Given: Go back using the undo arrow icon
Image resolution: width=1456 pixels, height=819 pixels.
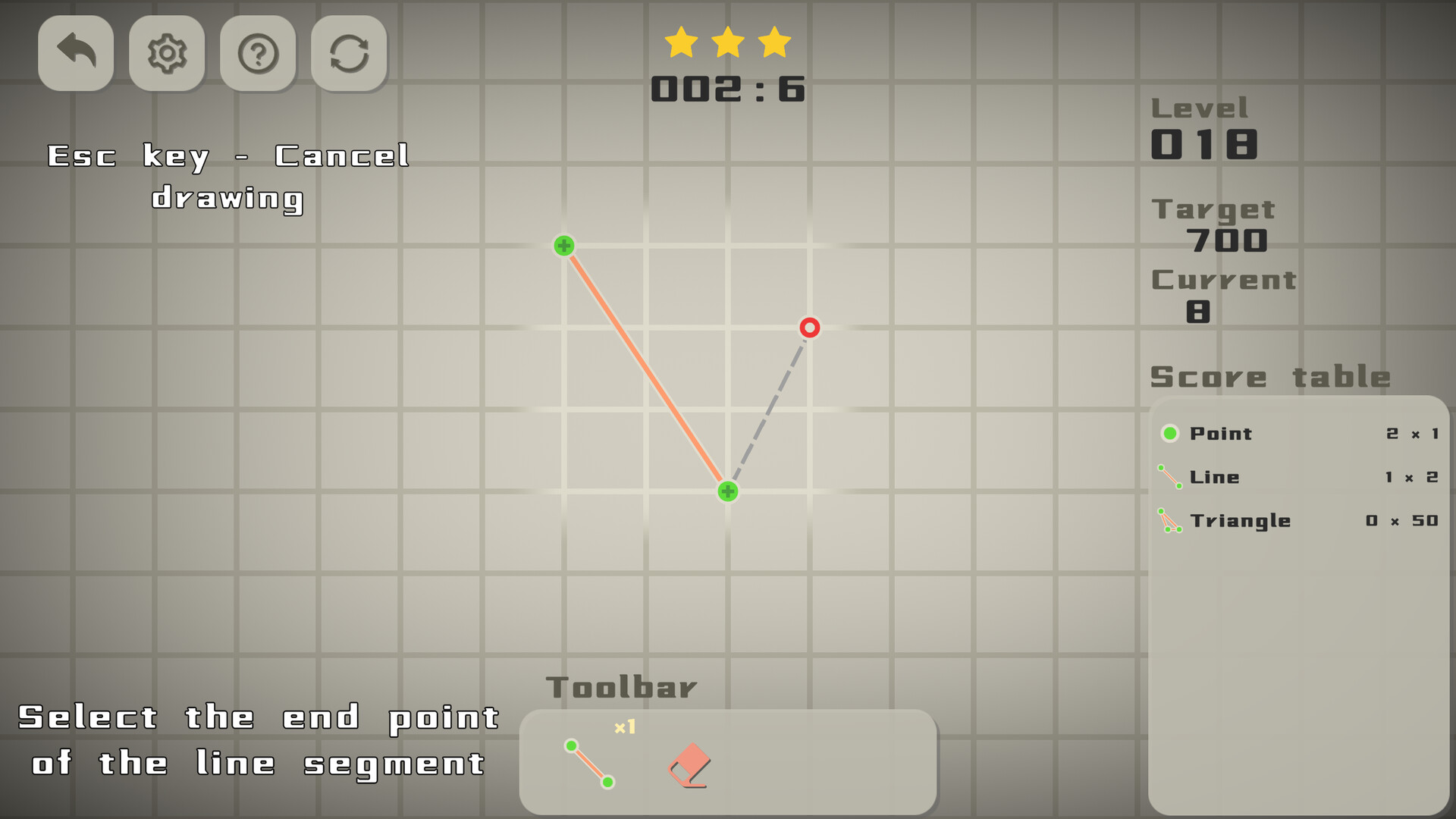Looking at the screenshot, I should coord(75,53).
